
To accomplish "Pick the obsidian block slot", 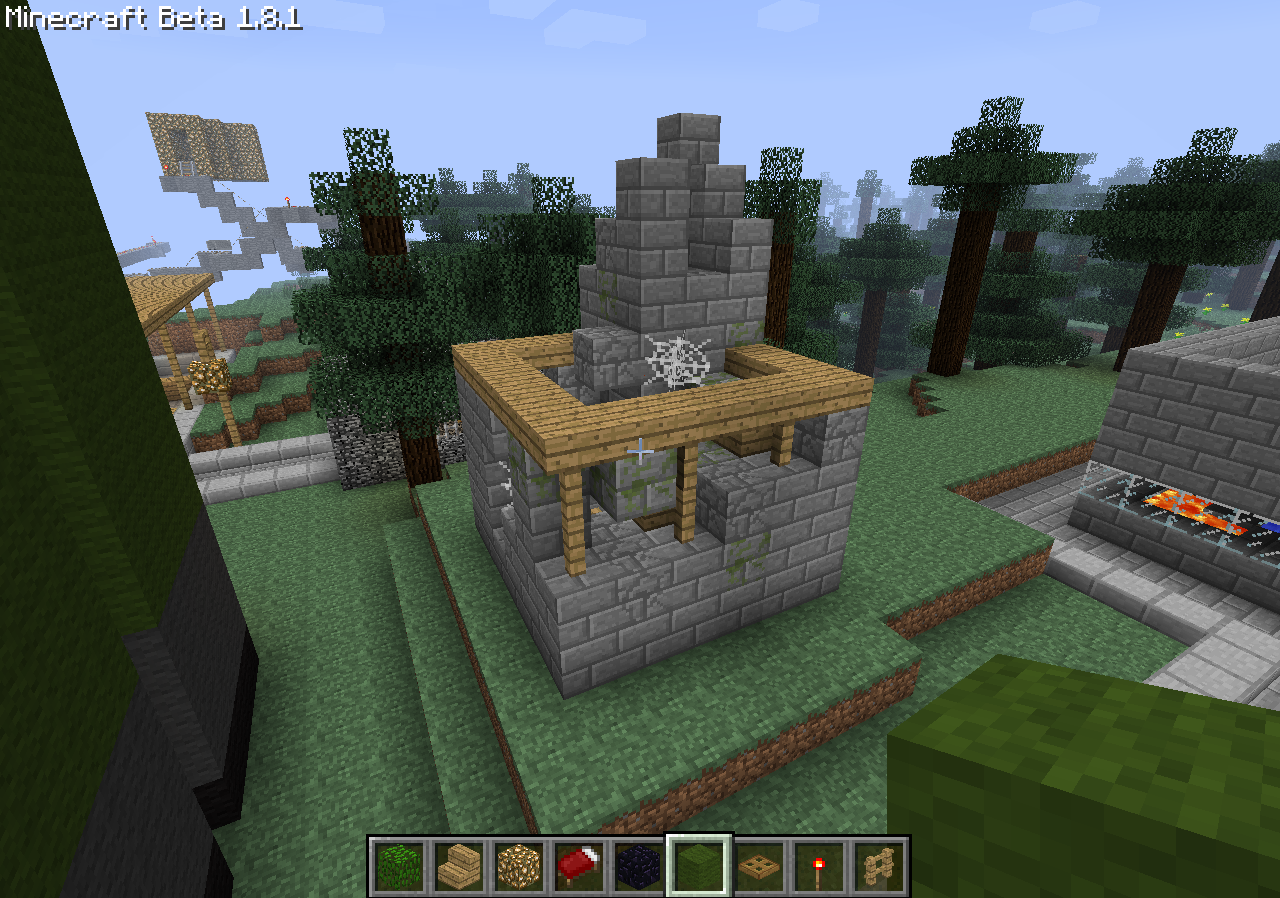I will 639,866.
